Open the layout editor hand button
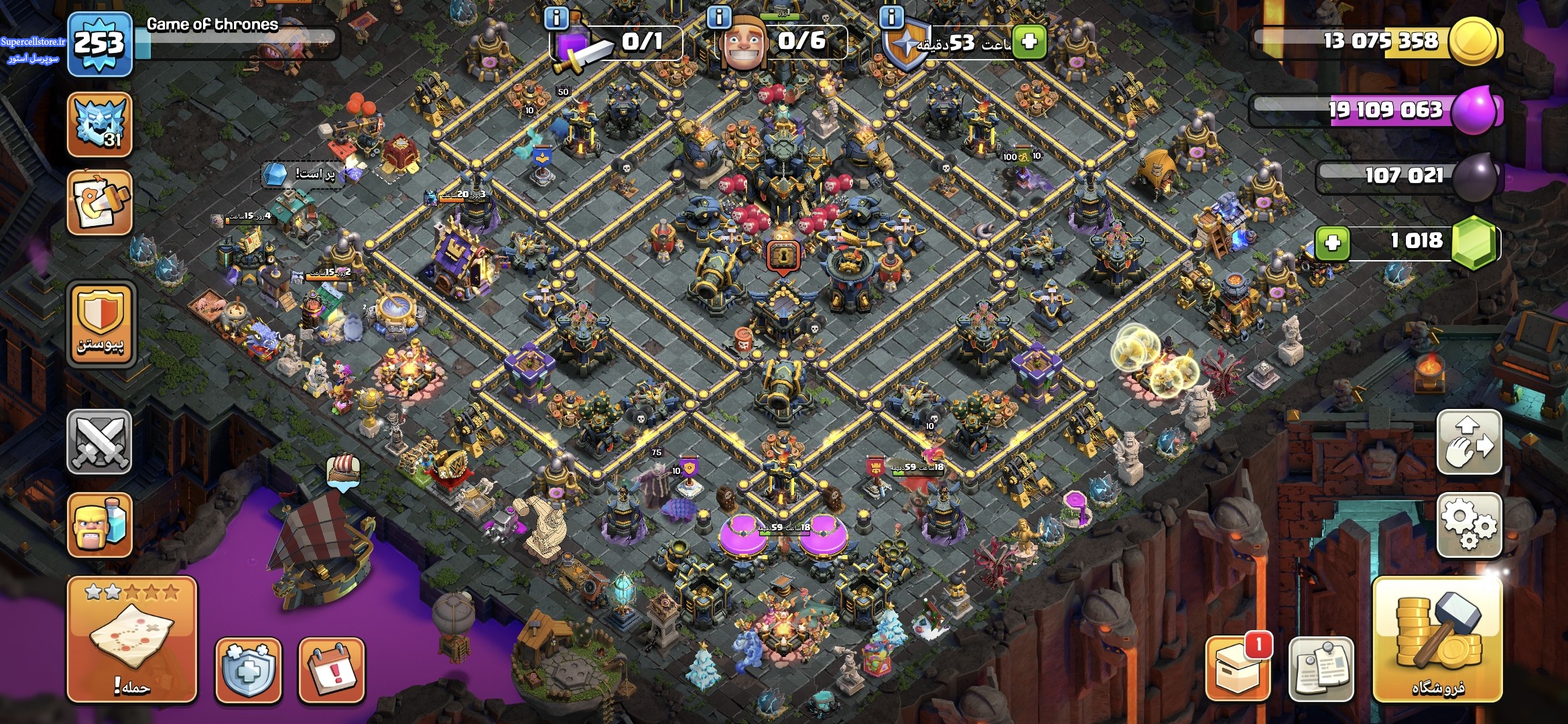The width and height of the screenshot is (1568, 724). click(x=1469, y=442)
